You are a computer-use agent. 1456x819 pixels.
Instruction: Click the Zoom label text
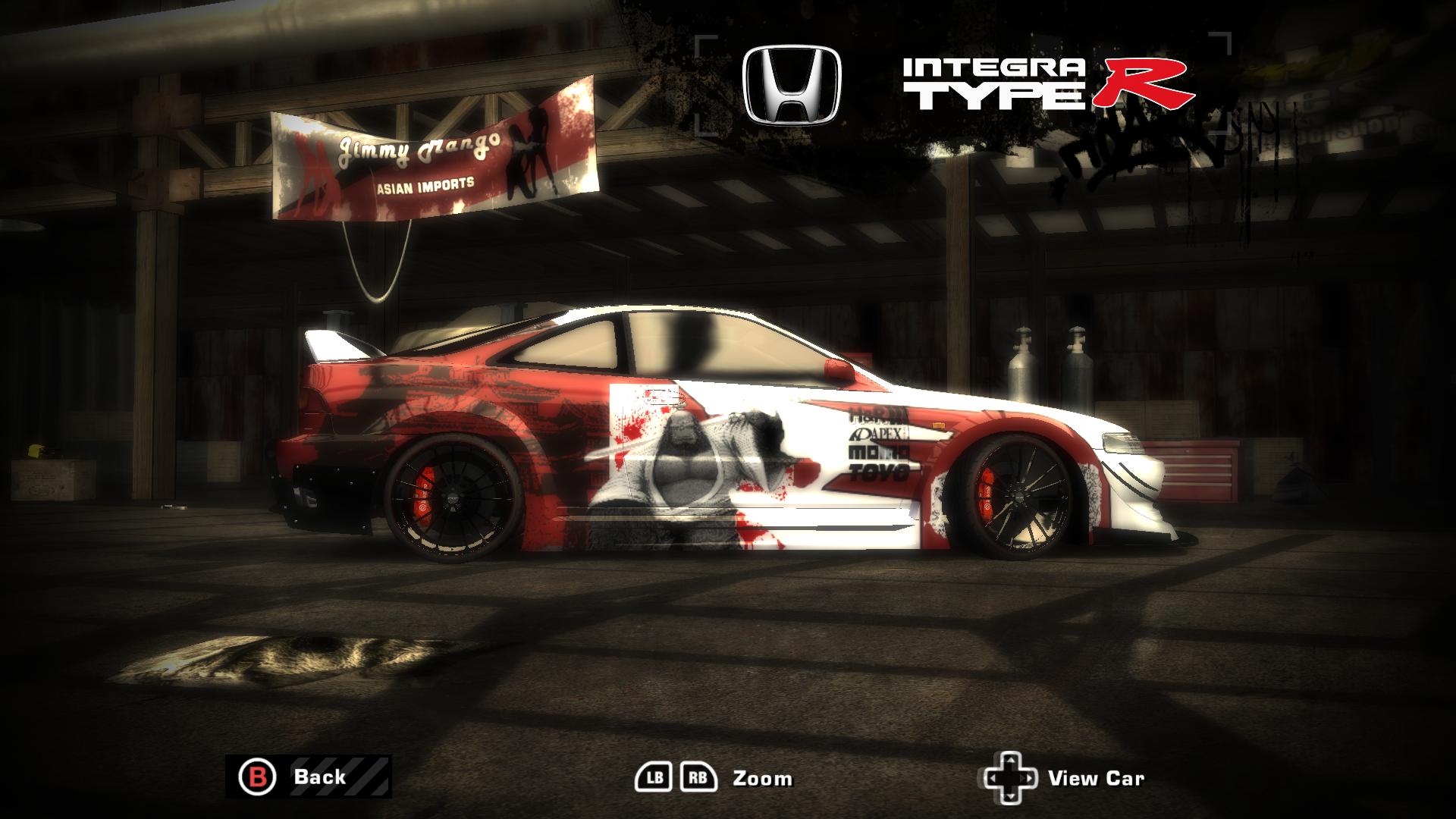[761, 777]
